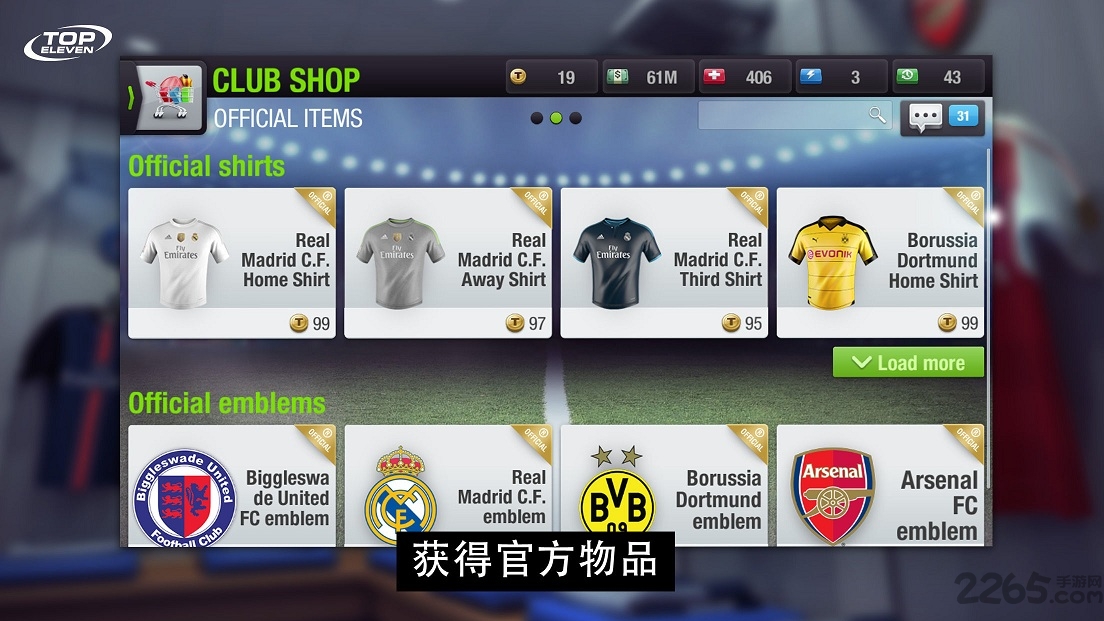Viewport: 1104px width, 621px height.
Task: Pick the Borussia Dortmund emblem
Action: [x=664, y=487]
